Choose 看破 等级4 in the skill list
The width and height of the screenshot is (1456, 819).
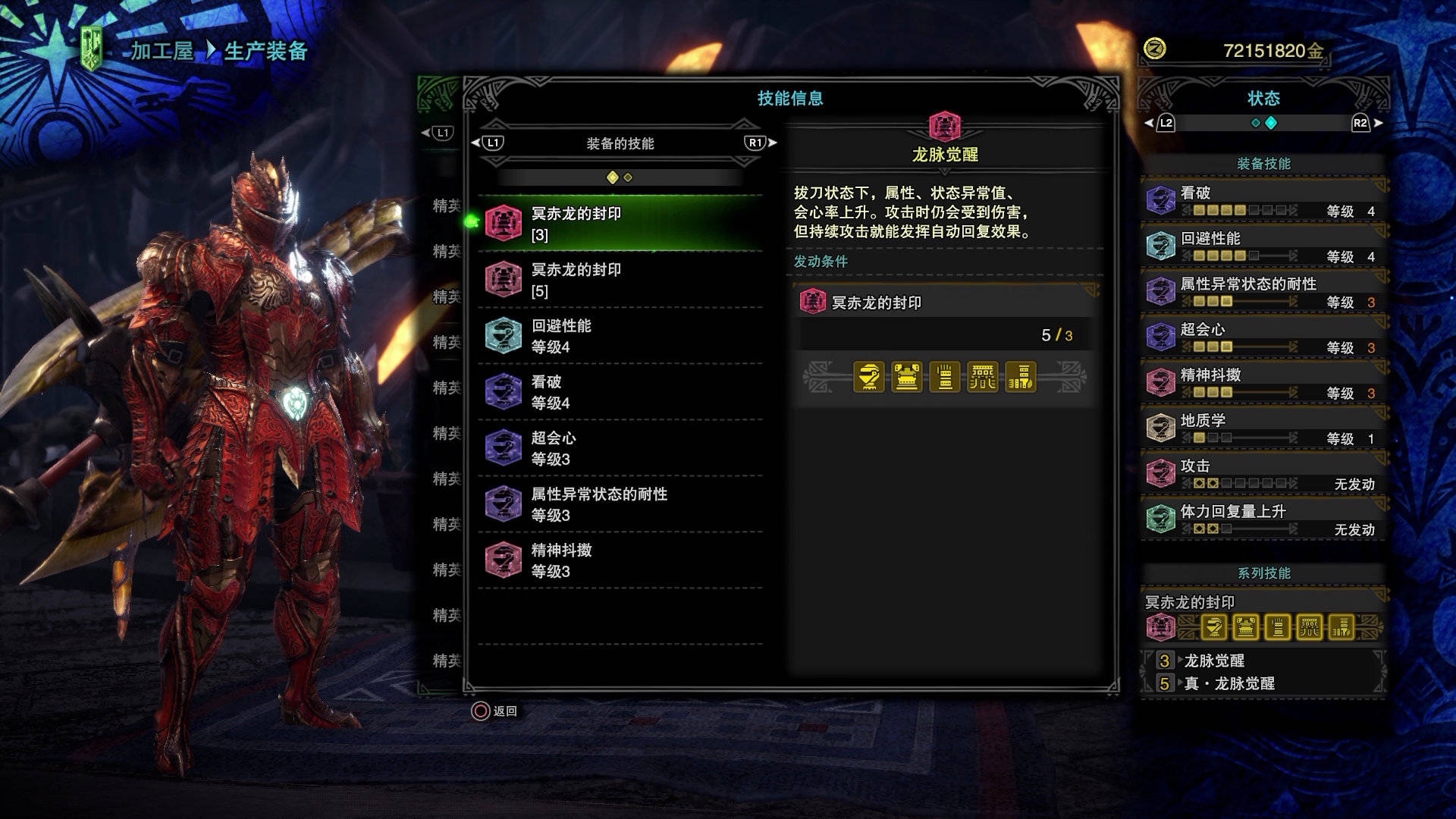[620, 392]
